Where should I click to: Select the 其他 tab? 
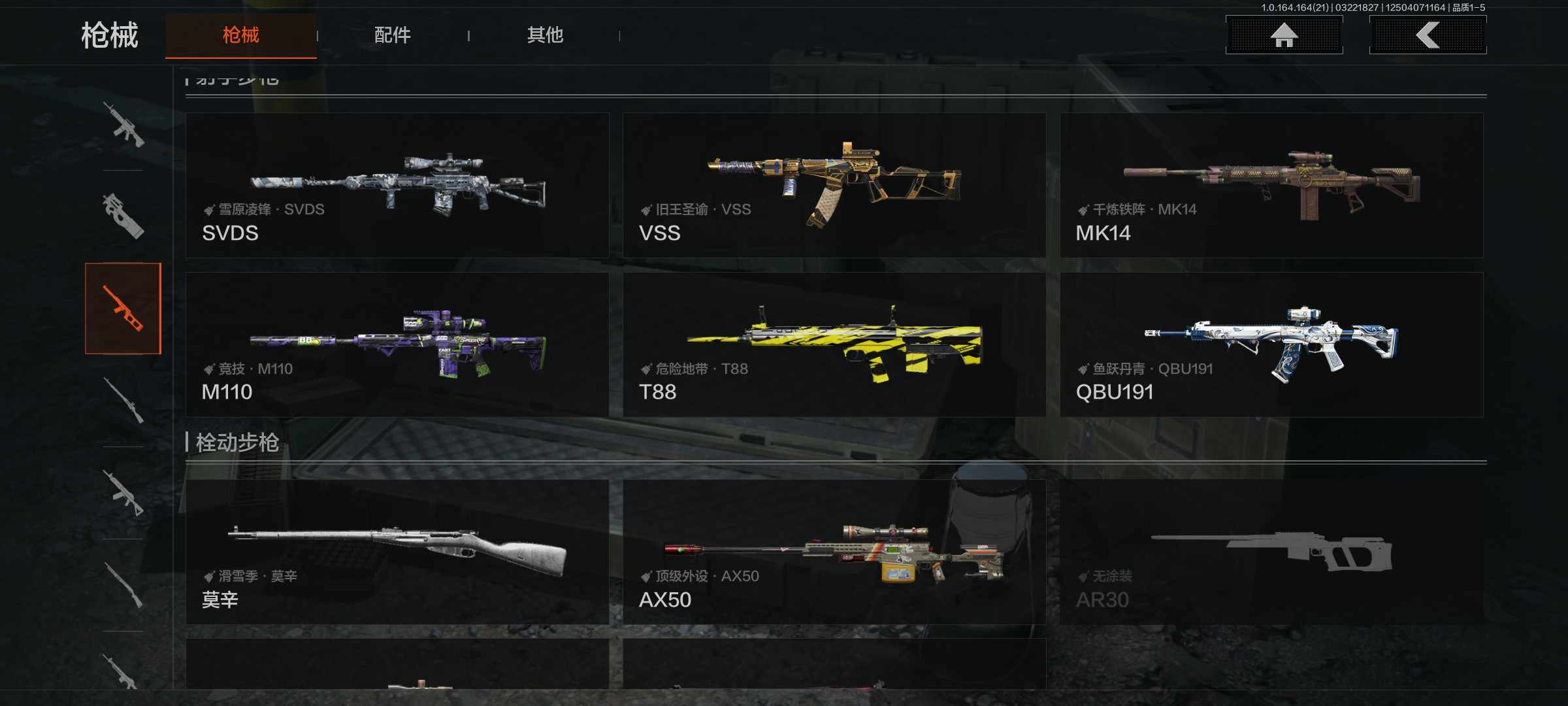pyautogui.click(x=545, y=35)
